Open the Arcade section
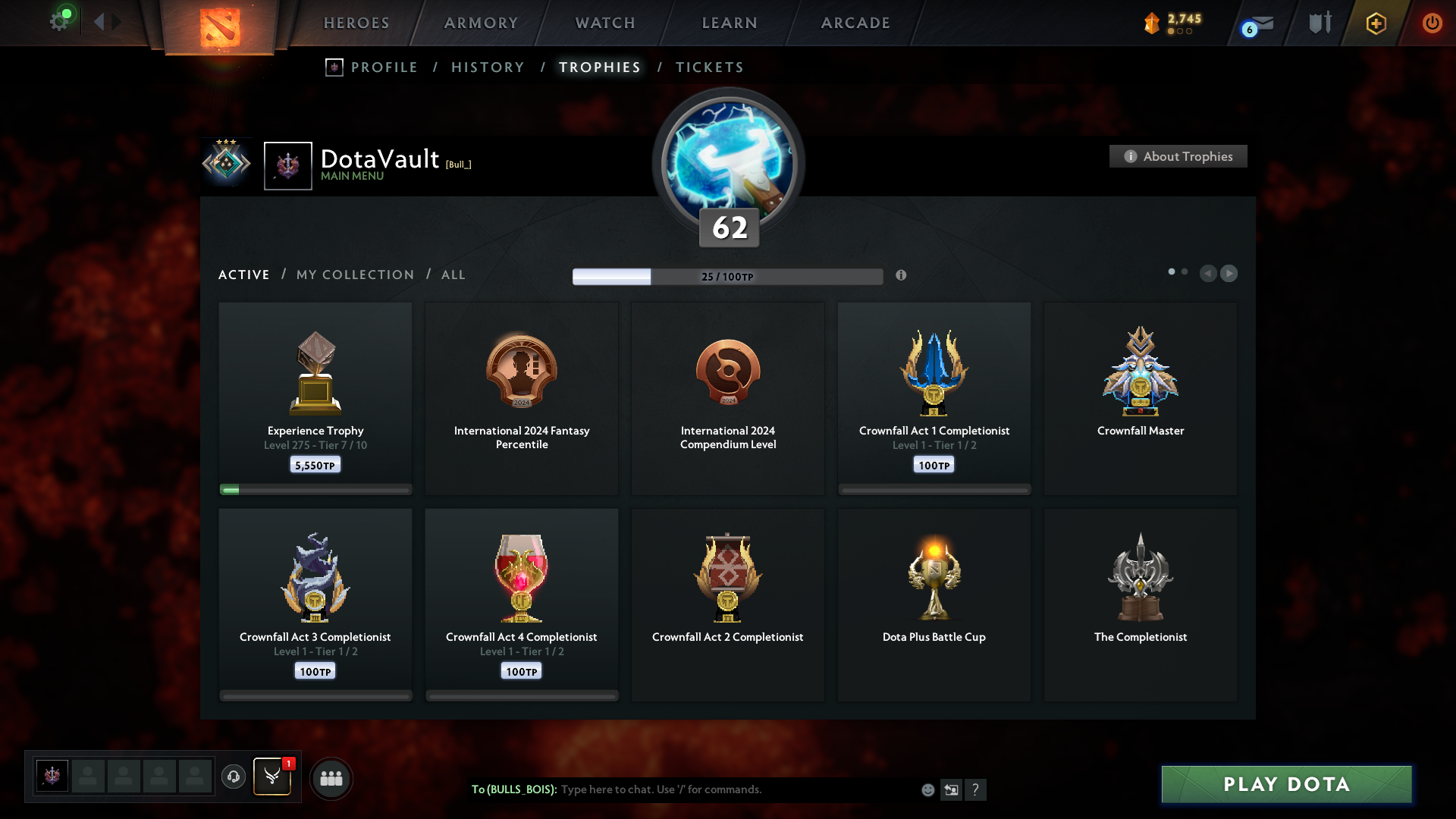The image size is (1456, 819). [855, 23]
